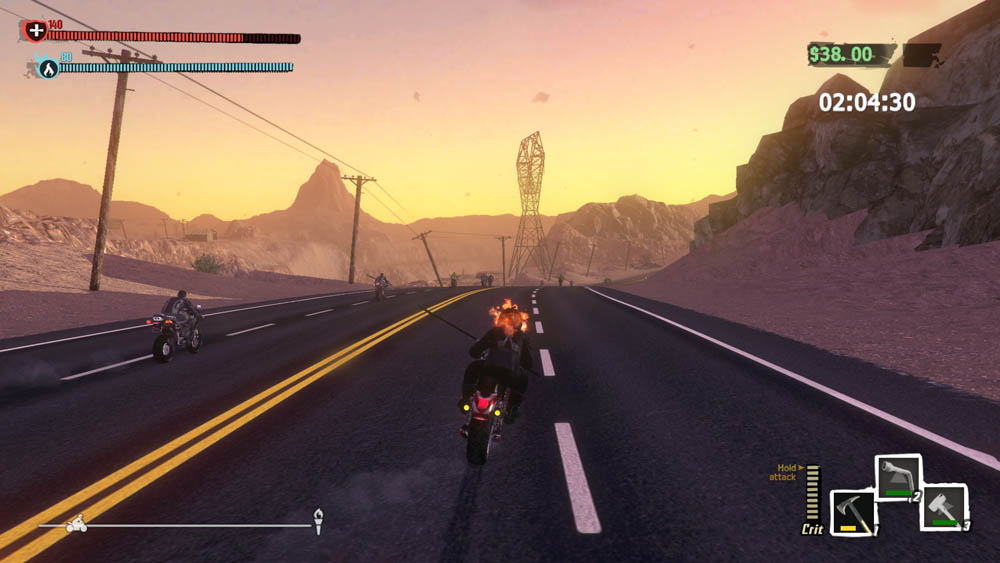Click the finish torch marker on progress bar

coord(318,520)
